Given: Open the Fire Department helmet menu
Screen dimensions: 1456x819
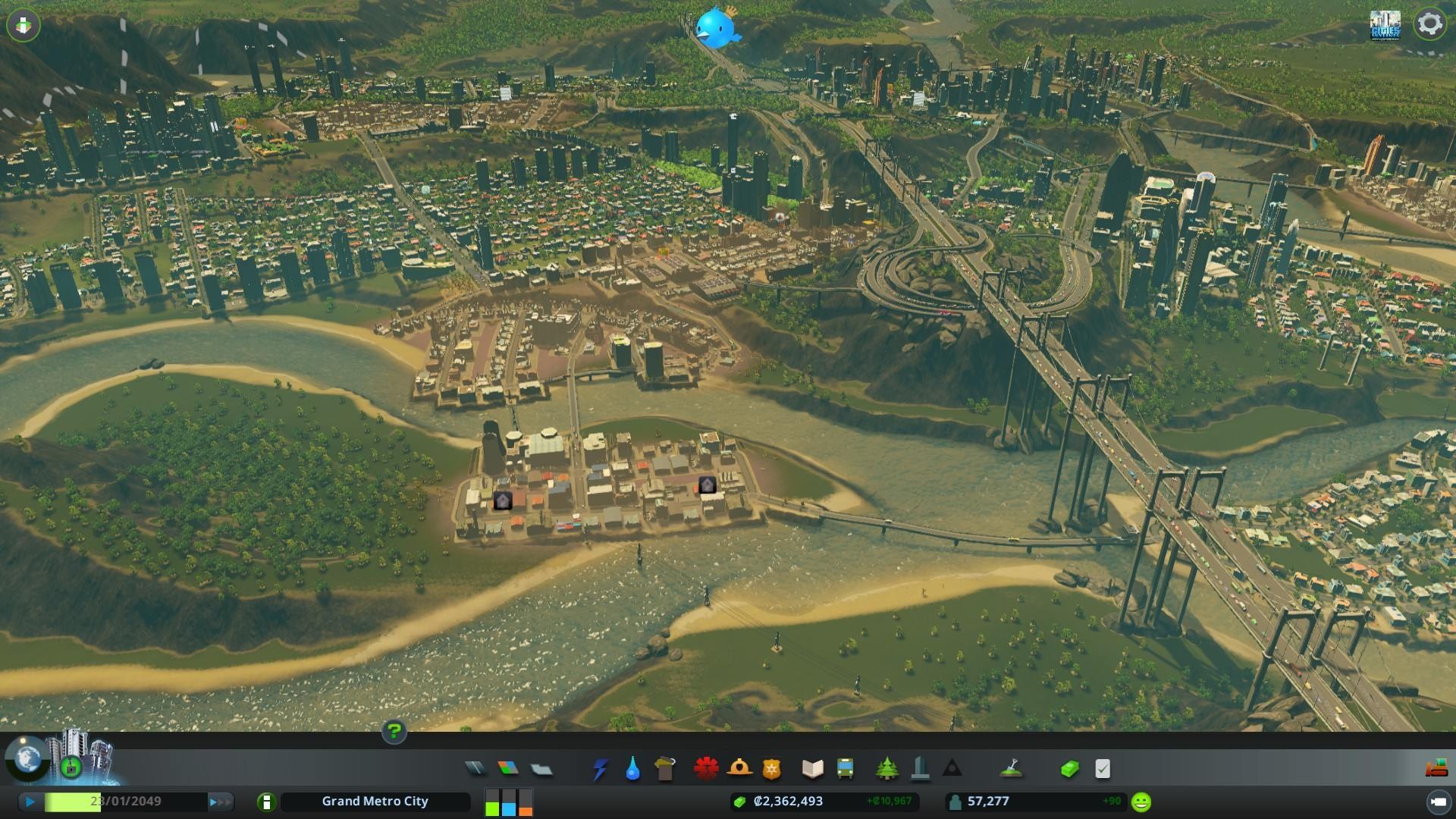Looking at the screenshot, I should coord(739,769).
